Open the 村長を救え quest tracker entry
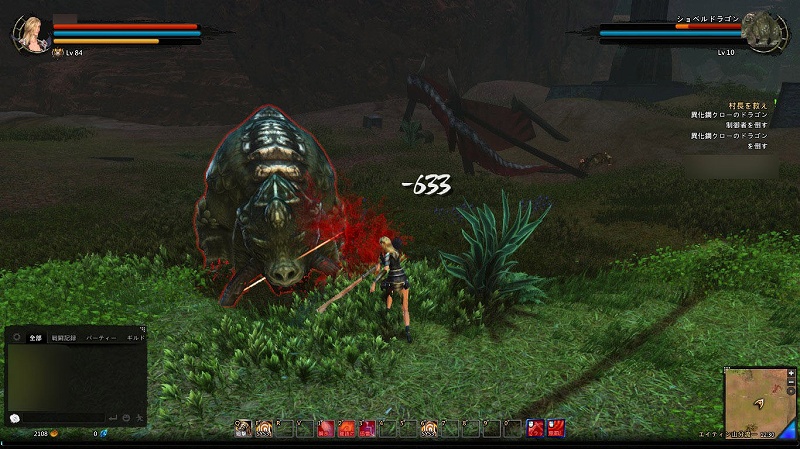Viewport: 800px width, 449px height. [748, 105]
